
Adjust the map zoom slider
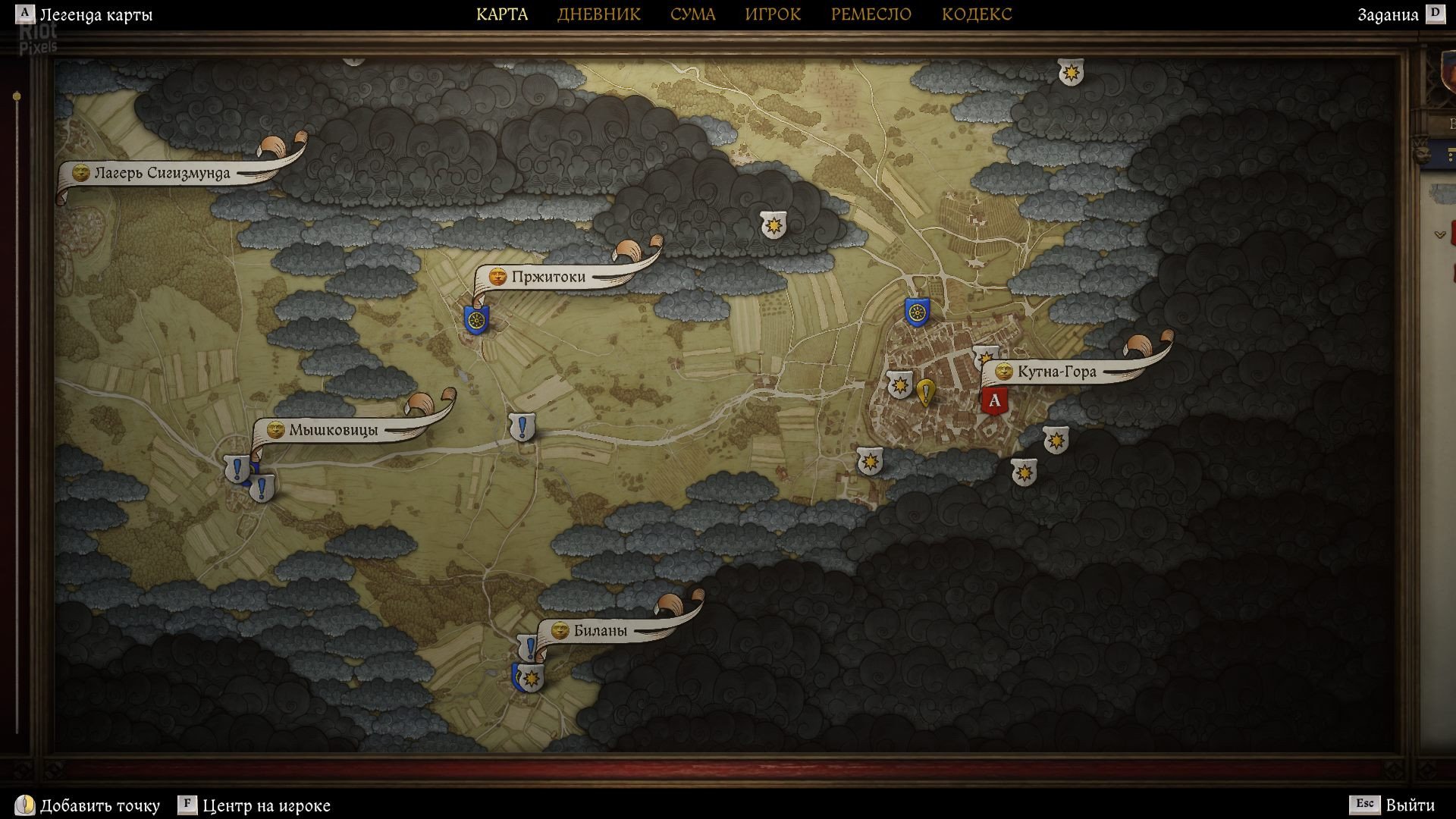click(x=17, y=97)
